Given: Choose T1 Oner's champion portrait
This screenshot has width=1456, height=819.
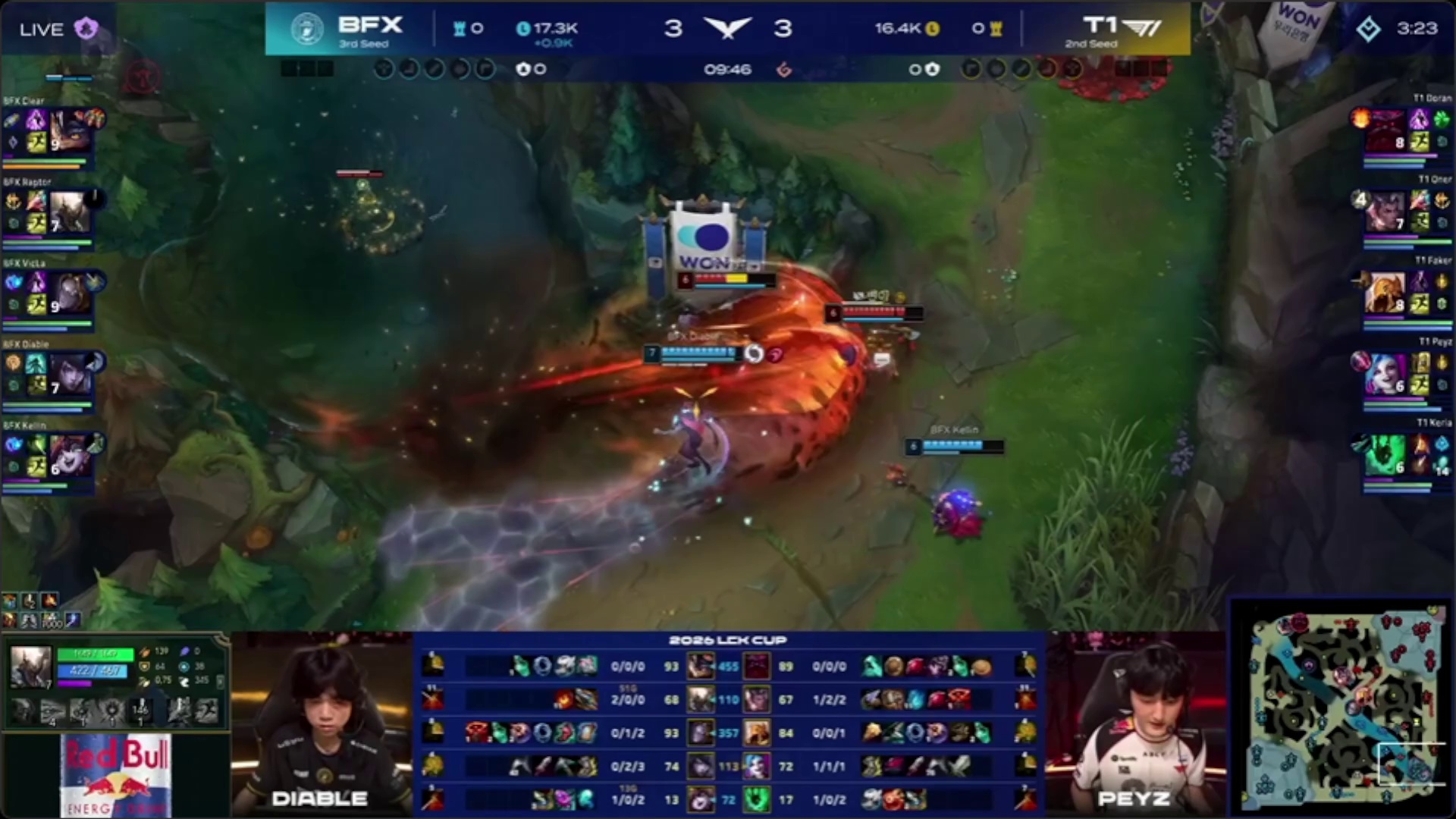Looking at the screenshot, I should point(1385,212).
